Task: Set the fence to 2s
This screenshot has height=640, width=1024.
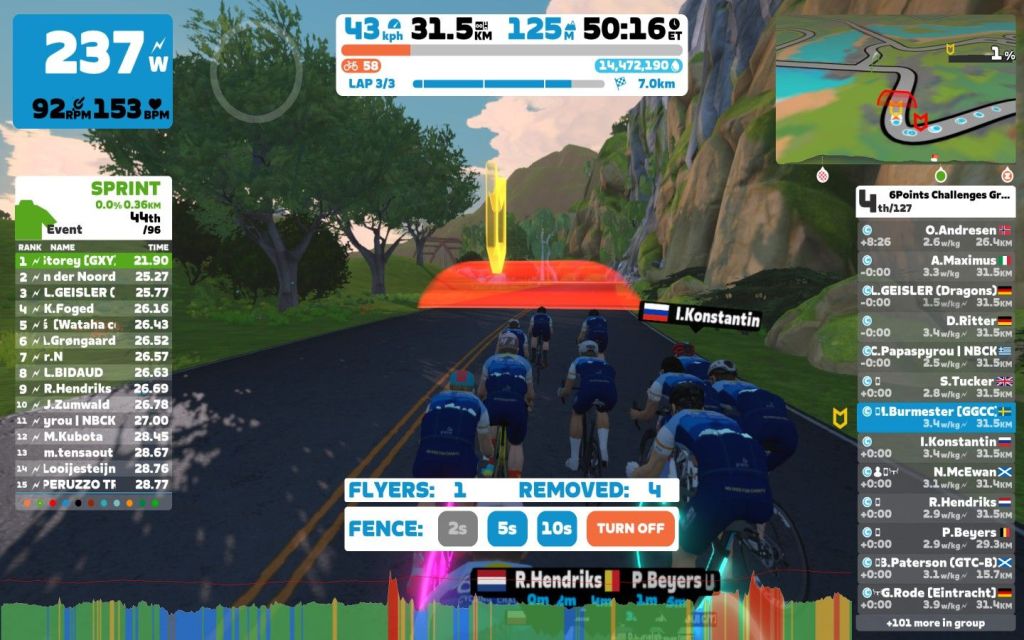Action: 457,529
